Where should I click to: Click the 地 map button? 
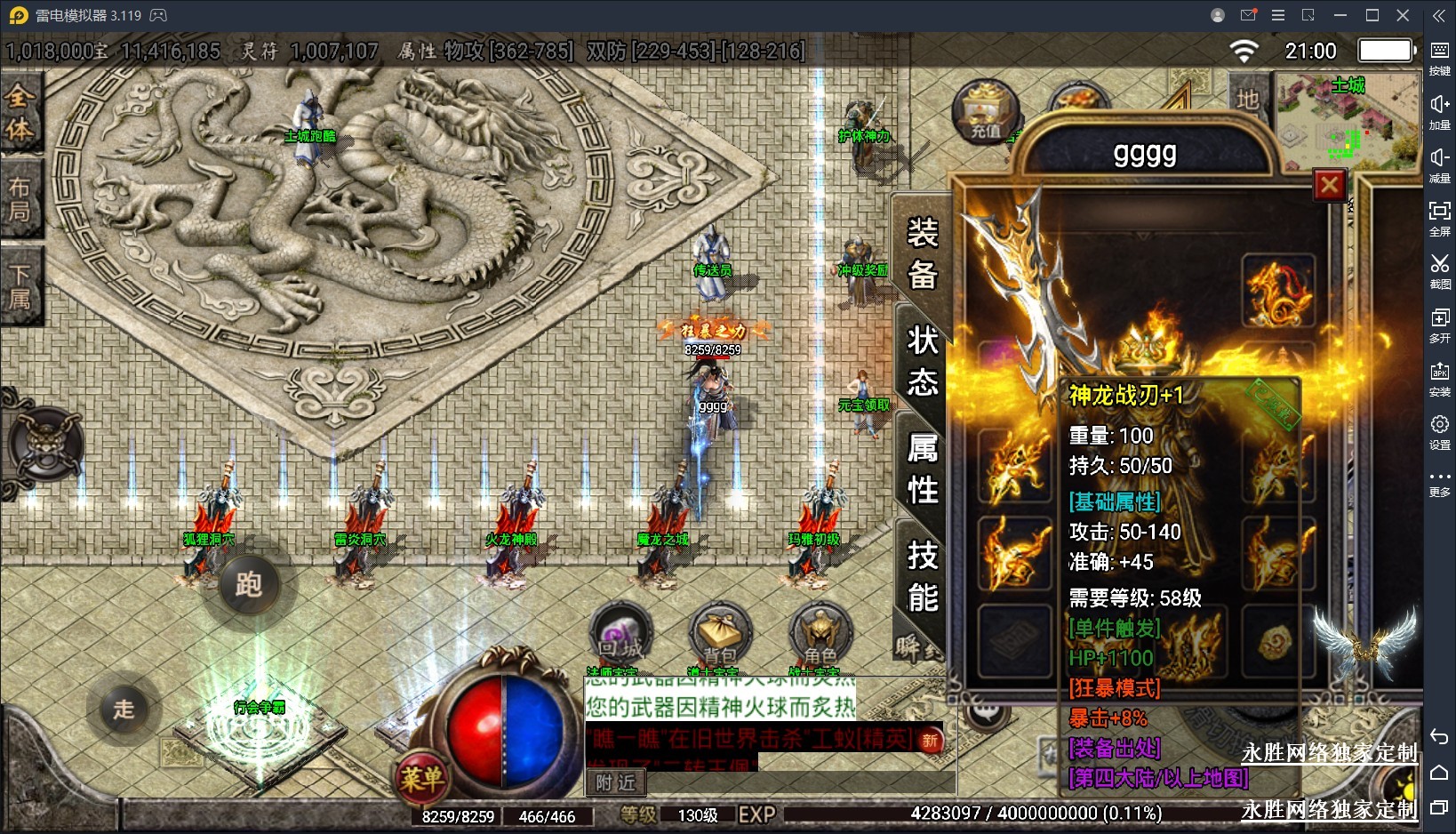click(x=1247, y=99)
